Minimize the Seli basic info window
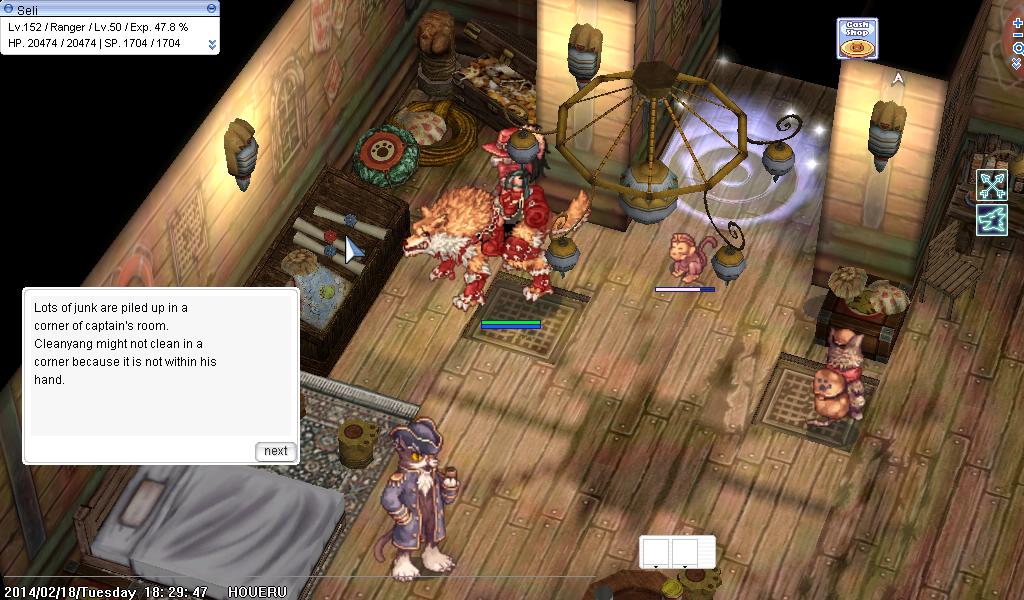1024x600 pixels. (x=211, y=8)
